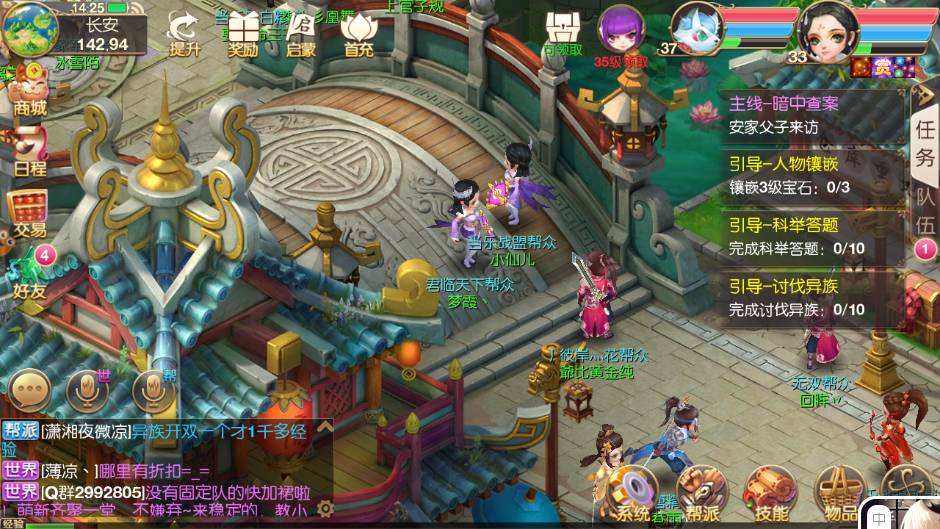The image size is (940, 529).
Task: Open the 启蒙 guide icon
Action: click(x=300, y=33)
